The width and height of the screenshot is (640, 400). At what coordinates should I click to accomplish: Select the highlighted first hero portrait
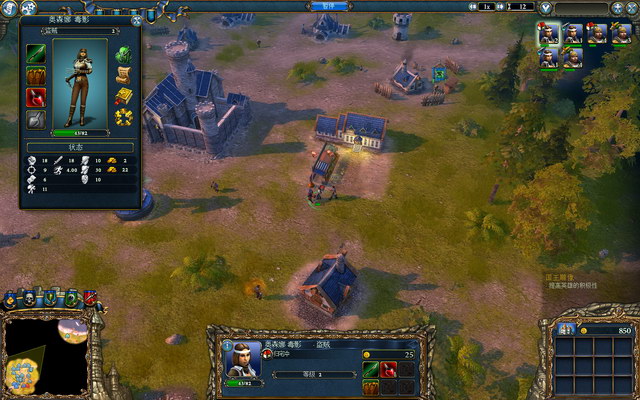point(548,34)
